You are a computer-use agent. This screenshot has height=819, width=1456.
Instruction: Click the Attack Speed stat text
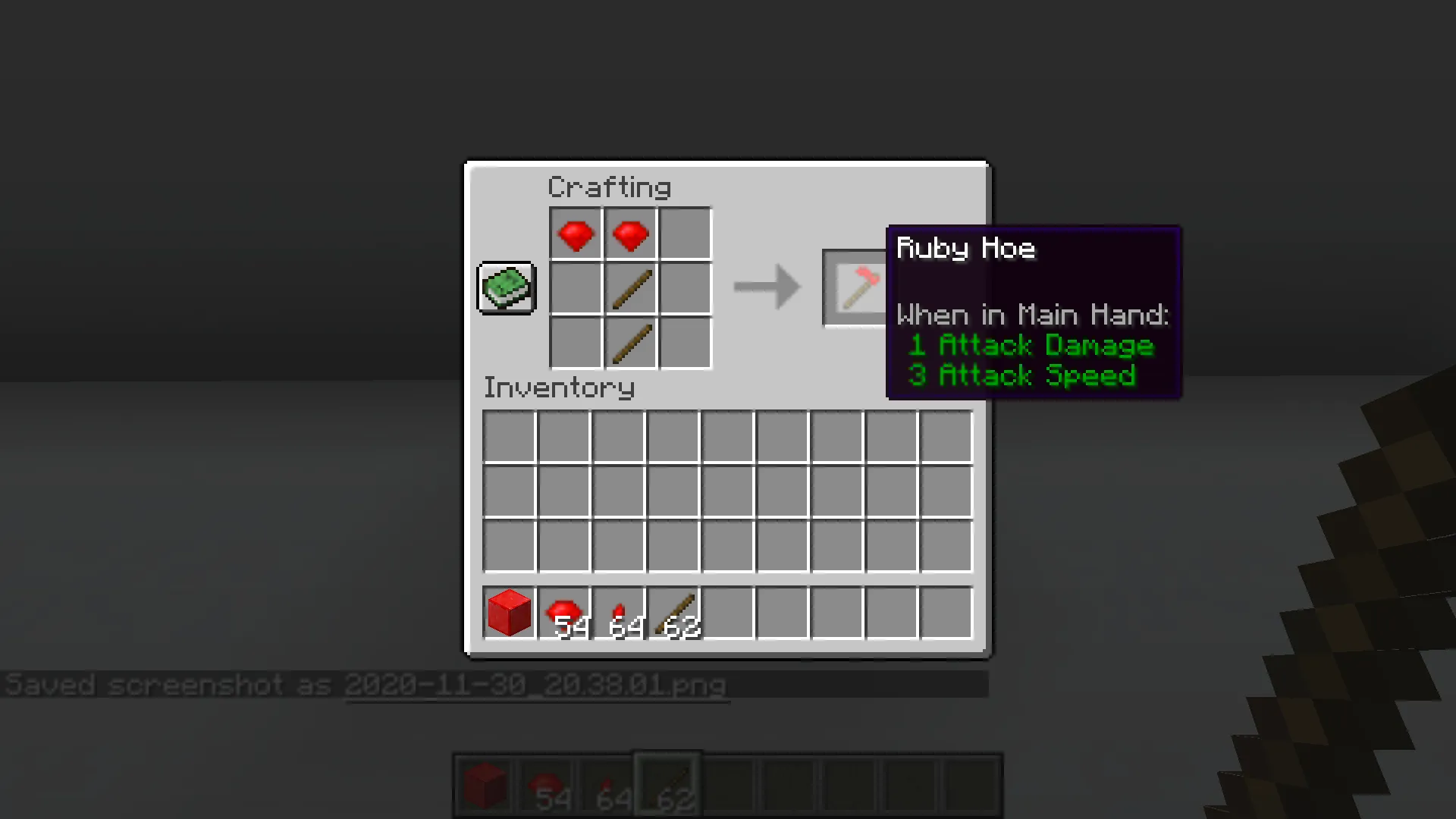1020,376
